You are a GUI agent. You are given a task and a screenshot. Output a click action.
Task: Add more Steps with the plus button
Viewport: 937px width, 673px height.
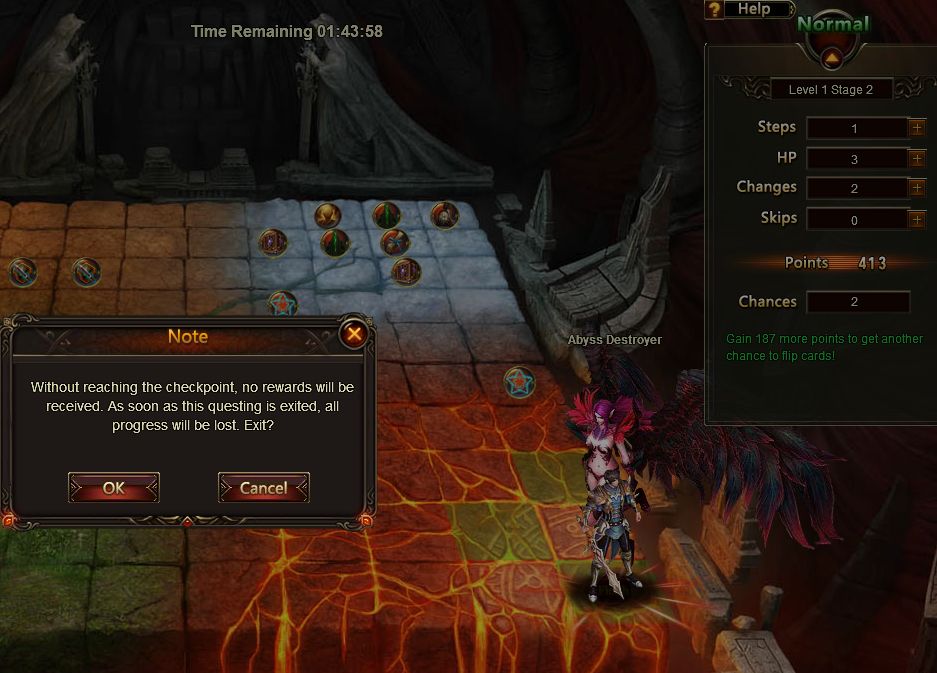click(x=916, y=128)
